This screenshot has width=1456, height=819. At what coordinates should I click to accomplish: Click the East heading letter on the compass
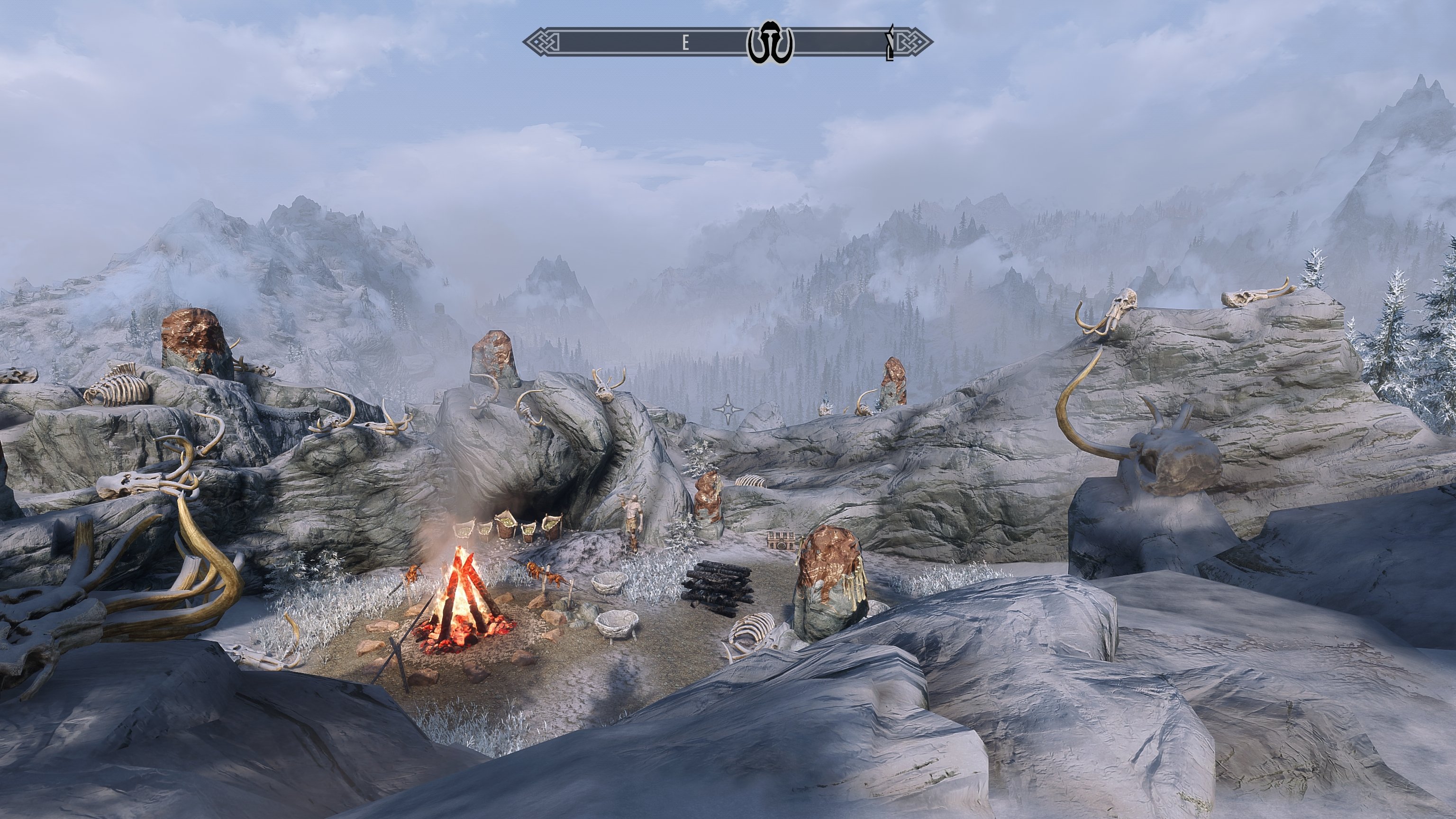click(x=686, y=43)
